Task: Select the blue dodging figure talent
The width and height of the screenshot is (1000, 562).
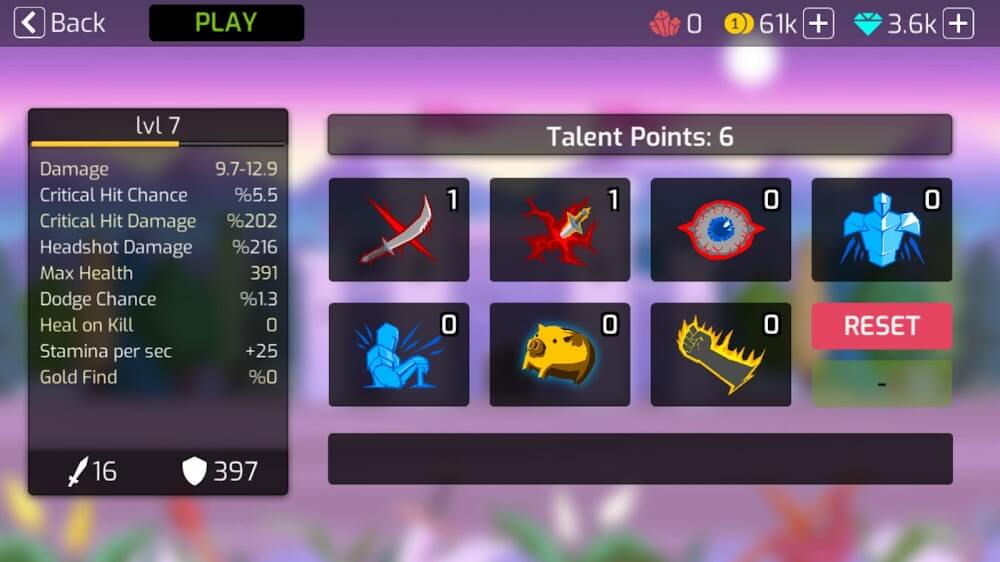Action: (398, 355)
